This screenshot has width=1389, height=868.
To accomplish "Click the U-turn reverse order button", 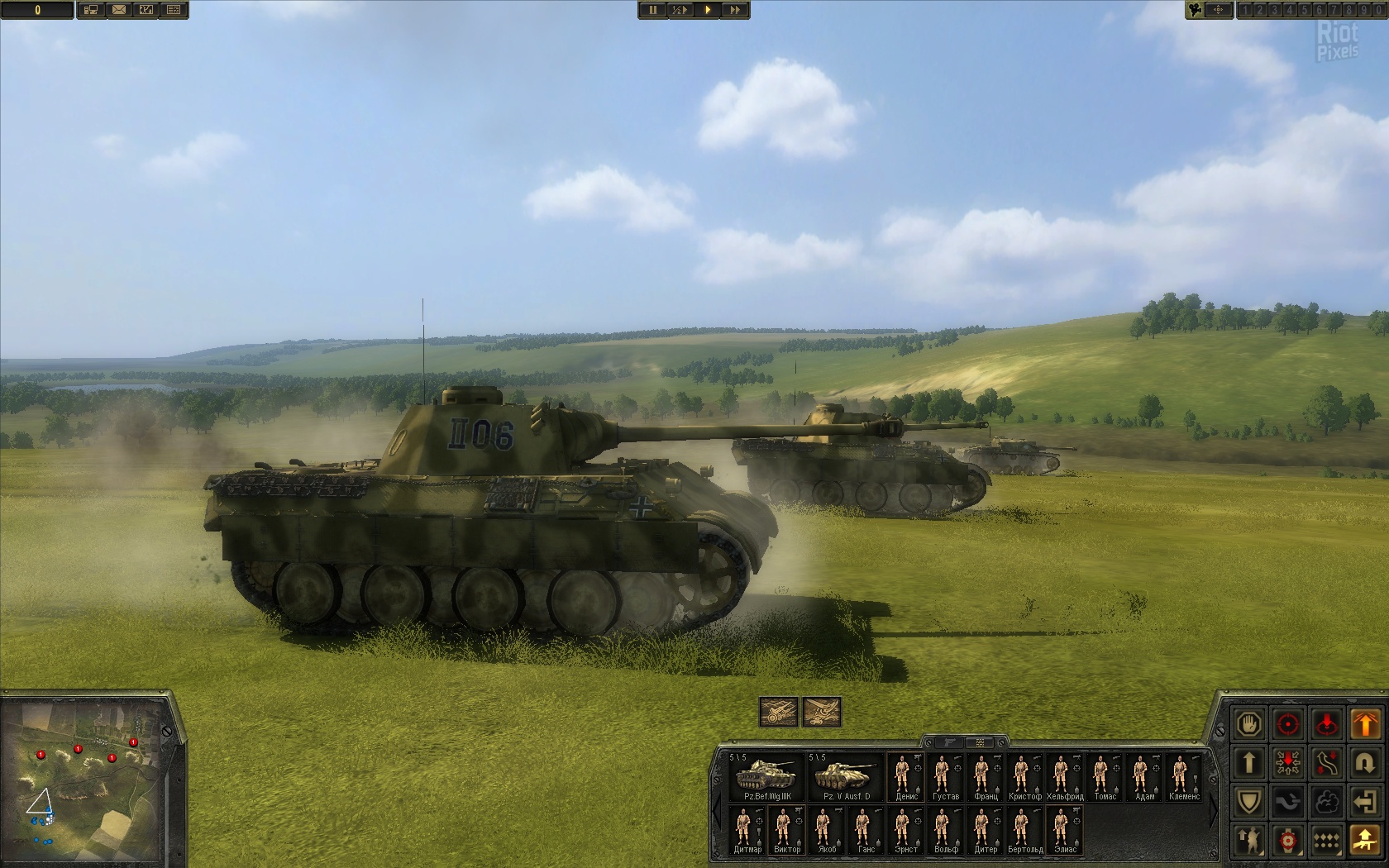I will click(1365, 762).
